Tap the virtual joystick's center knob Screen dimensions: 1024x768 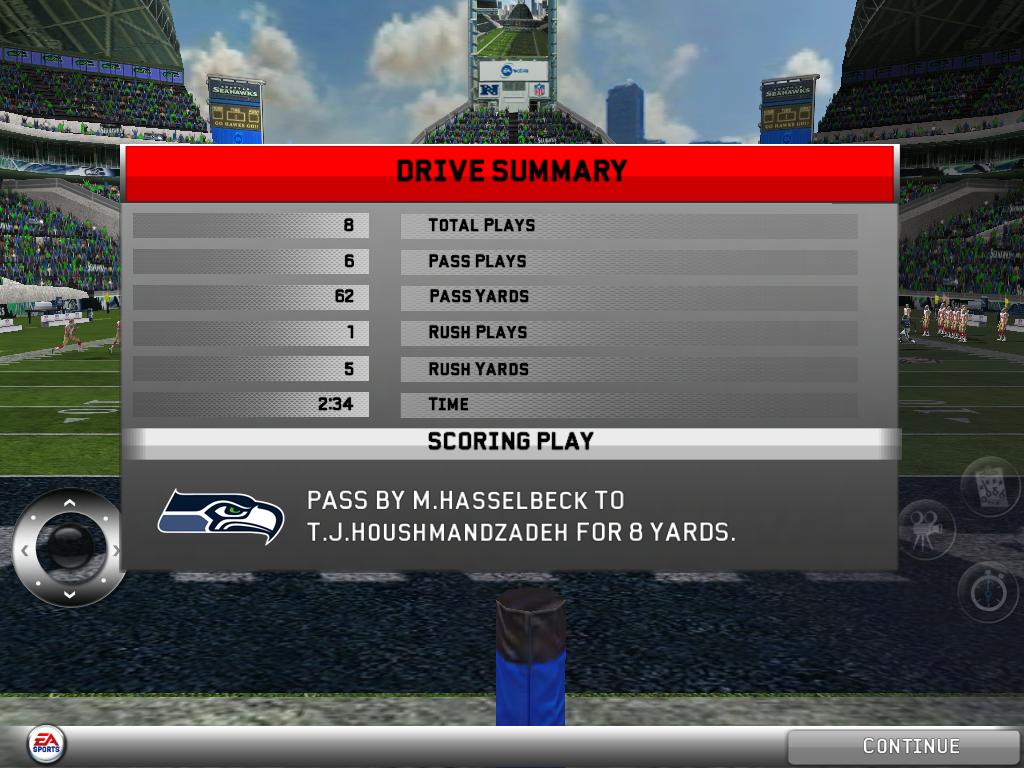point(69,548)
